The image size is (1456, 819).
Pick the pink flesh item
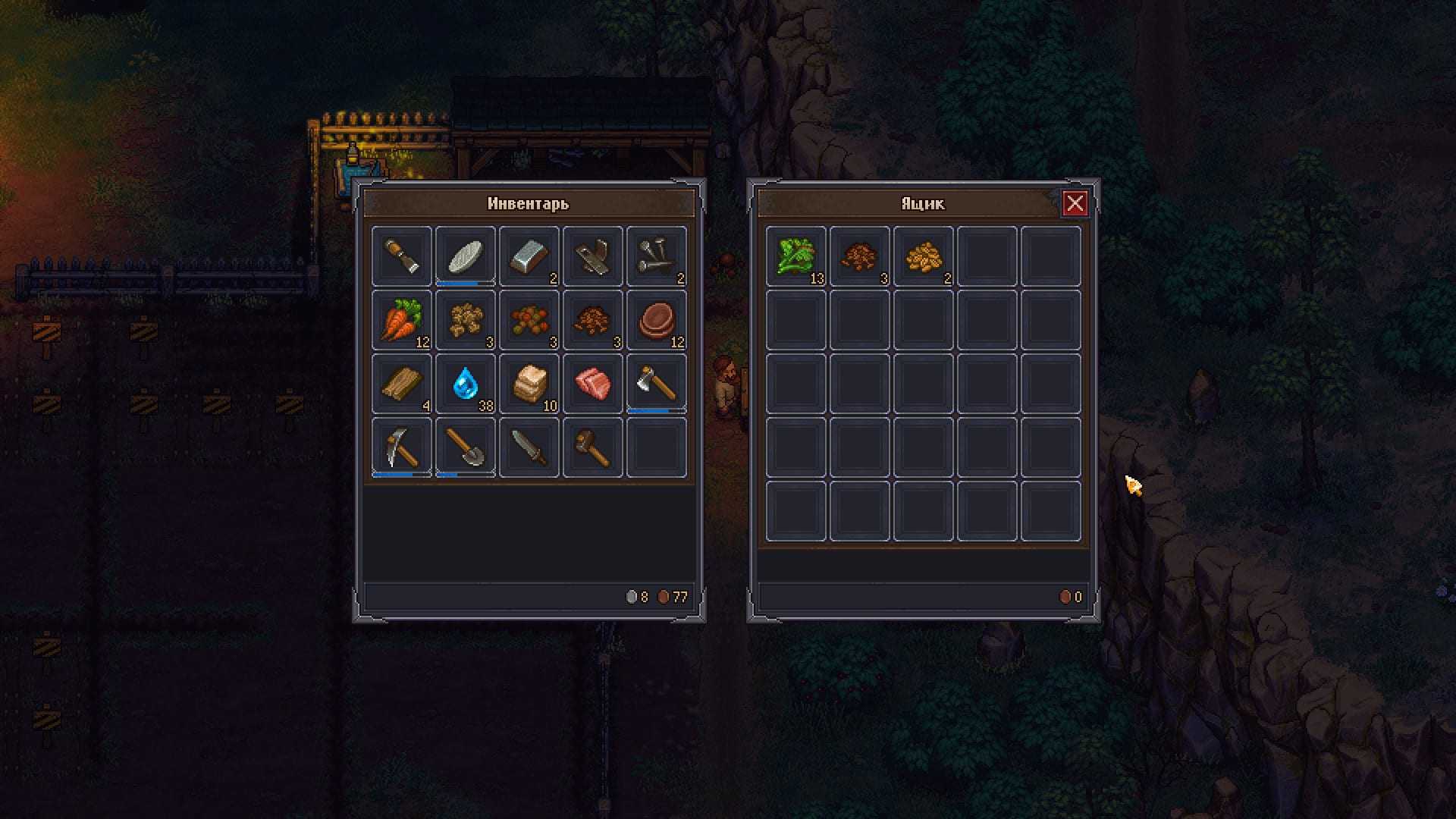point(593,384)
